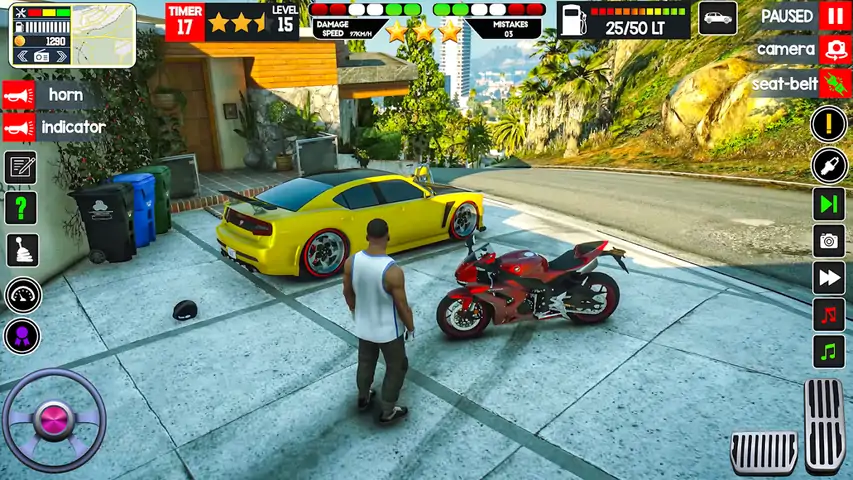Switch the camera view

coord(834,49)
